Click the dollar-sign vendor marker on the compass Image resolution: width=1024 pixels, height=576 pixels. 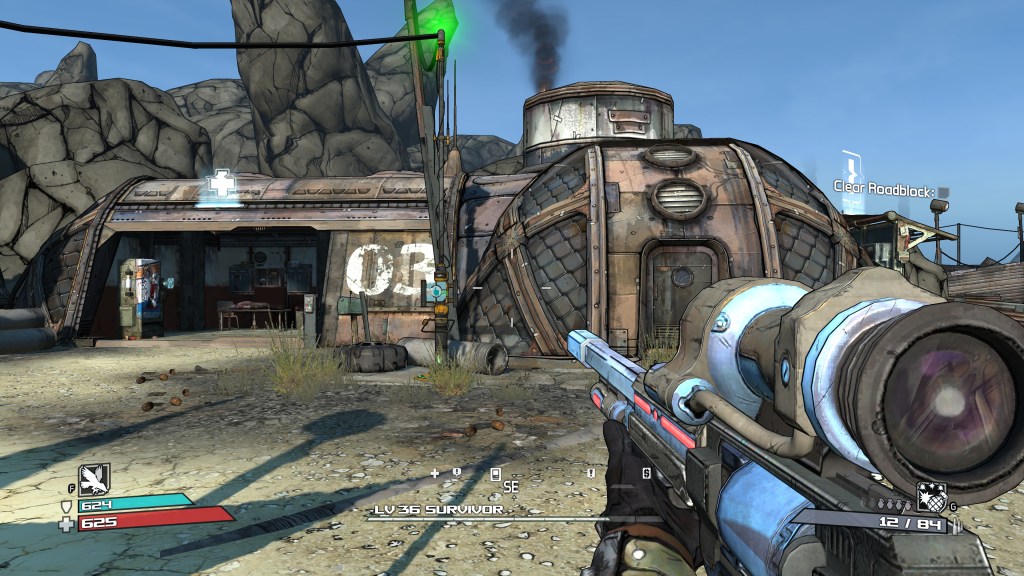coord(646,473)
